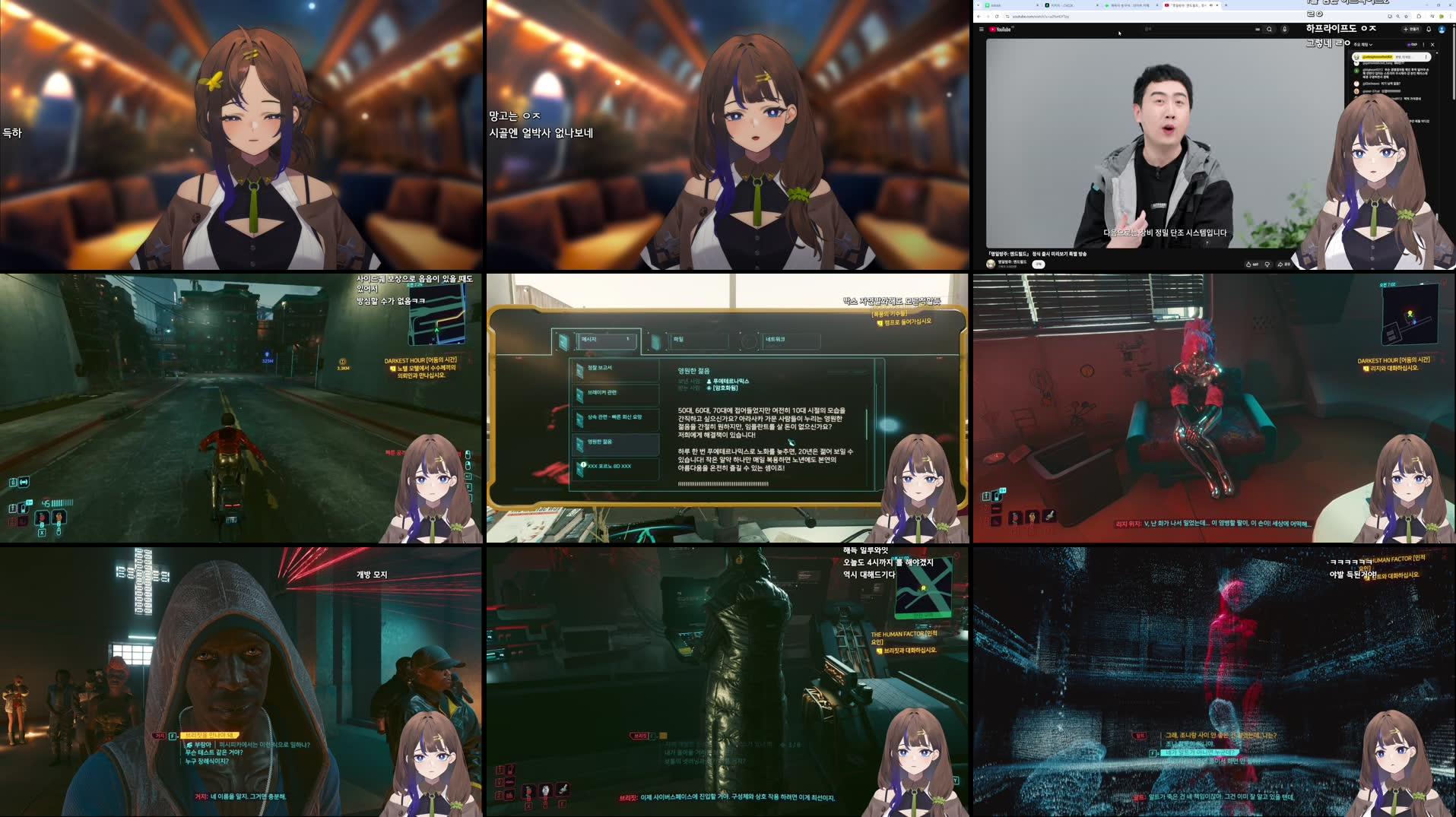Subscribe with the 구독 button

click(1038, 264)
